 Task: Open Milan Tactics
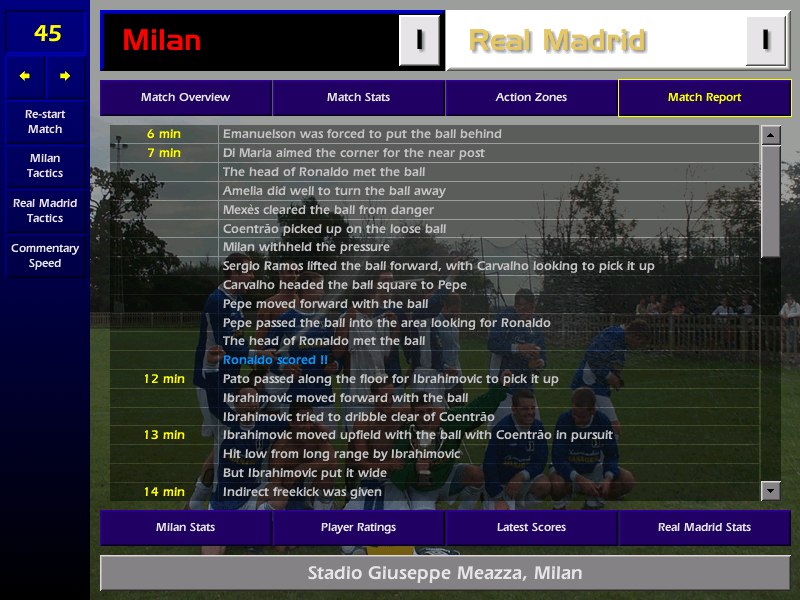tap(45, 165)
